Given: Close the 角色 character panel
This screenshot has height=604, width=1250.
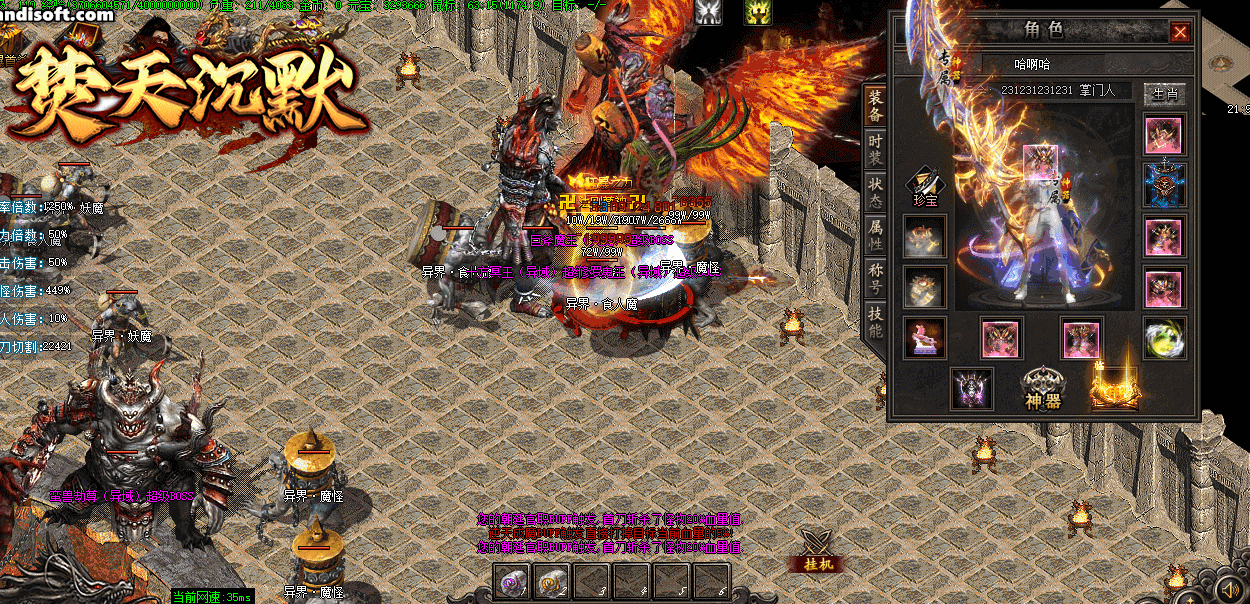Looking at the screenshot, I should tap(1180, 32).
